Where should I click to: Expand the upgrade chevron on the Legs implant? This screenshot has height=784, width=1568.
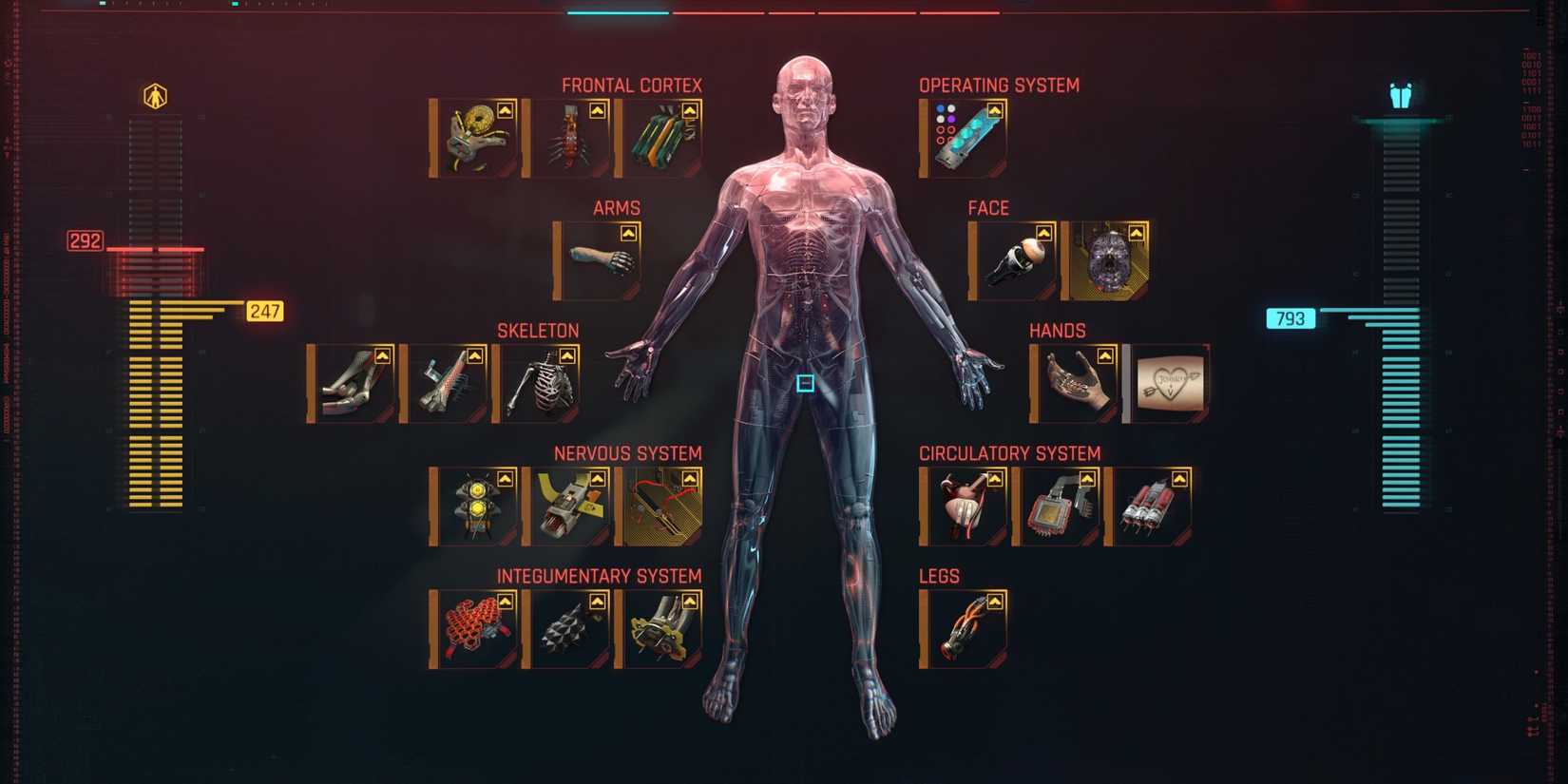point(994,599)
